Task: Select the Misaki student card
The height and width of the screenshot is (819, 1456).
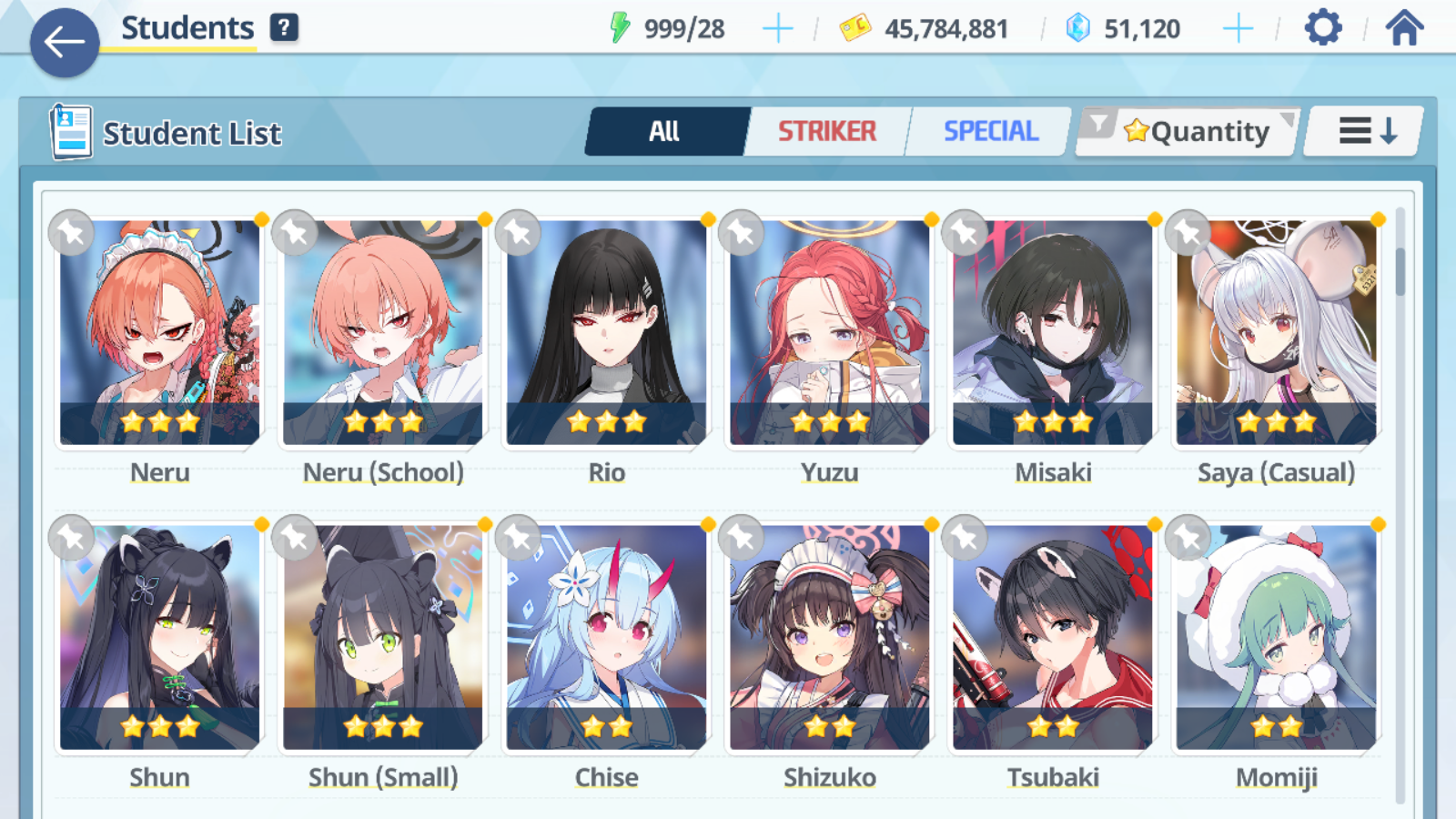Action: [1053, 333]
